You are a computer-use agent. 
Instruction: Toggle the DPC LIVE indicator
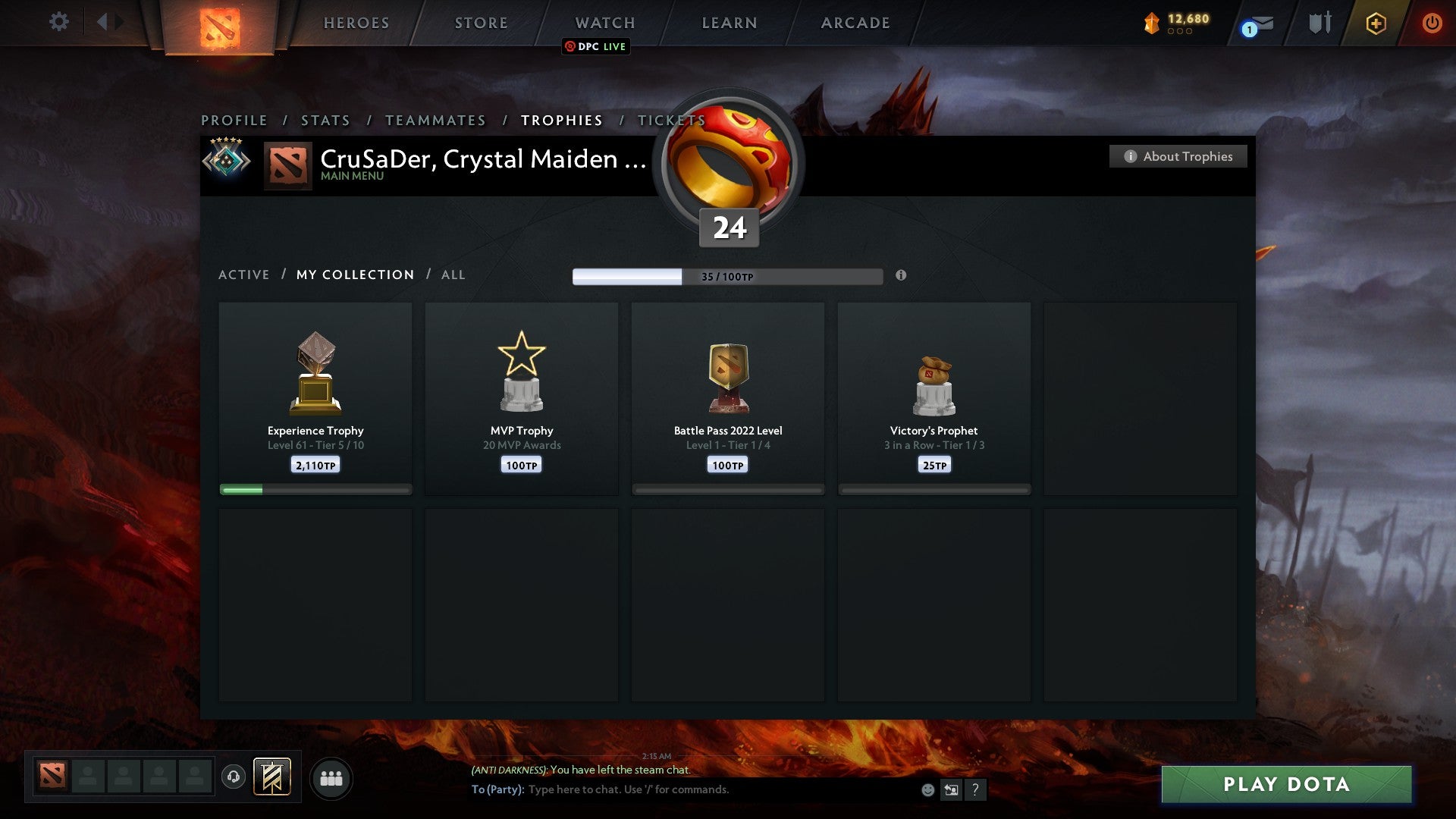[595, 46]
